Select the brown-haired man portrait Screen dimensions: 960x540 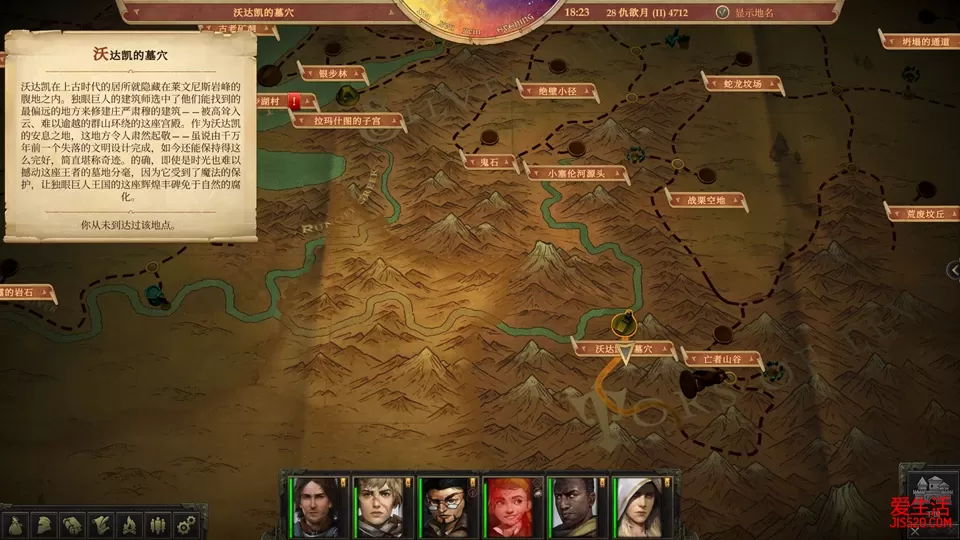[315, 506]
